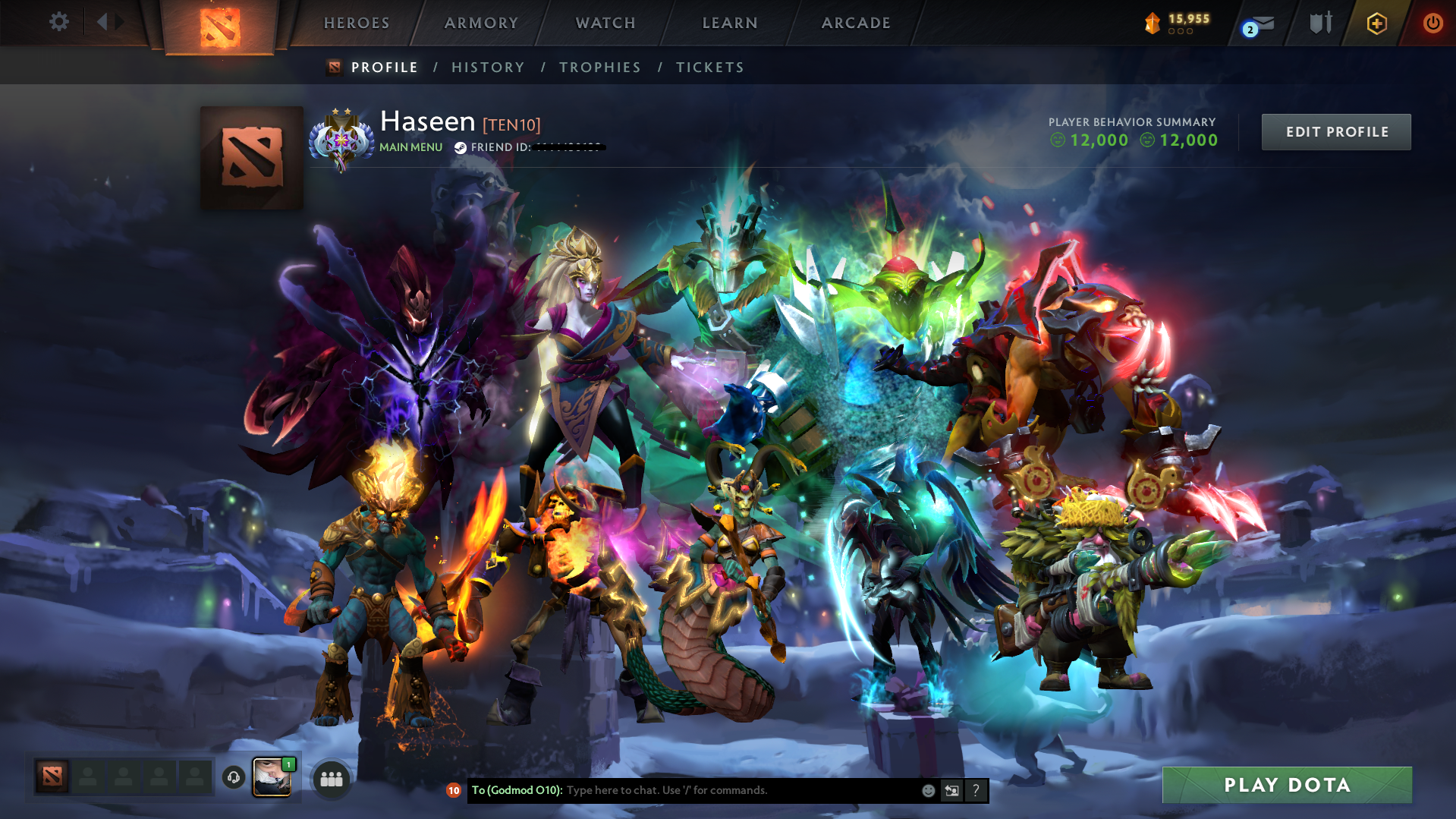The width and height of the screenshot is (1456, 819).
Task: Click the power exit icon
Action: coord(1432,23)
